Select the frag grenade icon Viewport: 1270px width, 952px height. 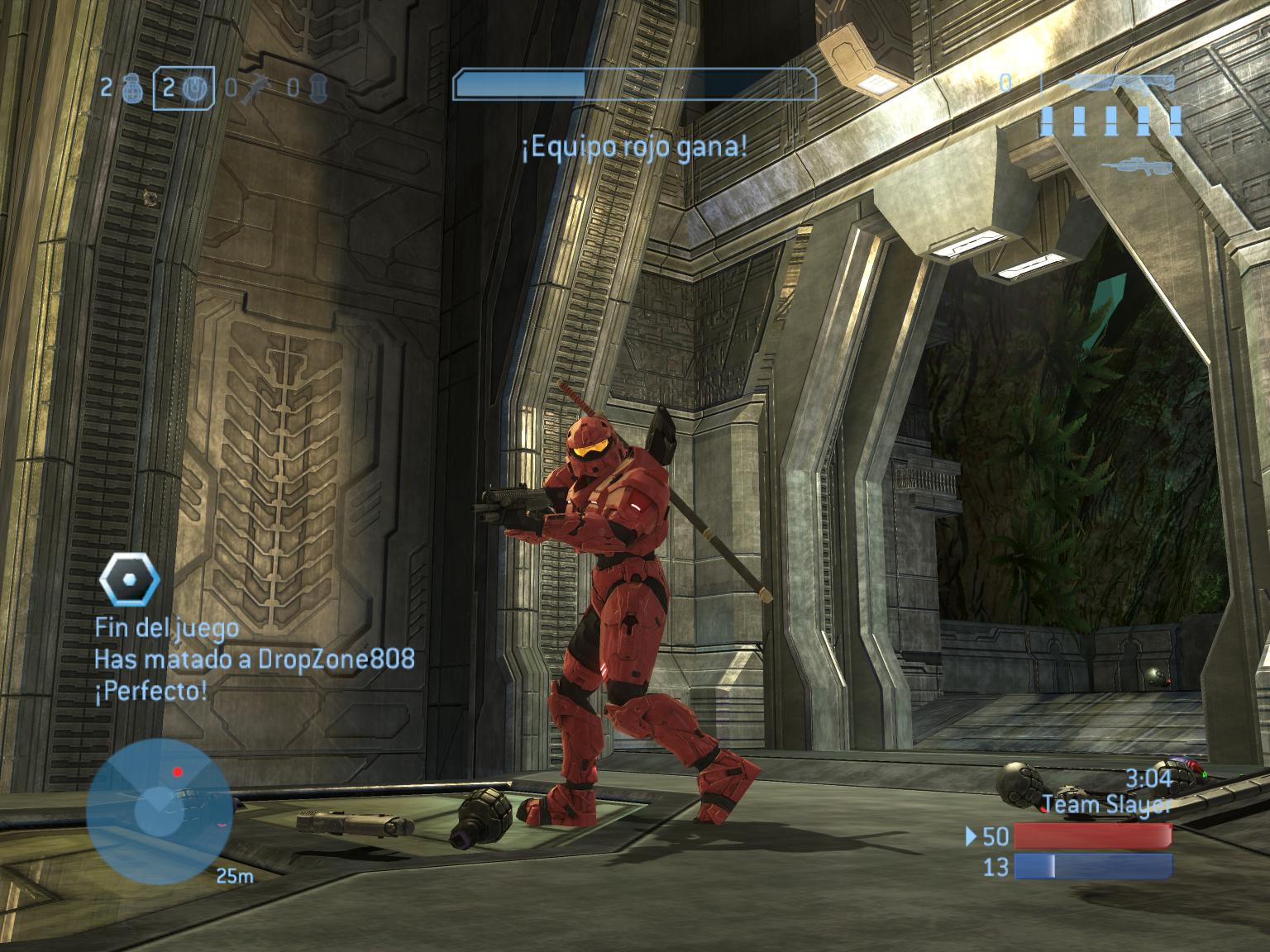(131, 88)
